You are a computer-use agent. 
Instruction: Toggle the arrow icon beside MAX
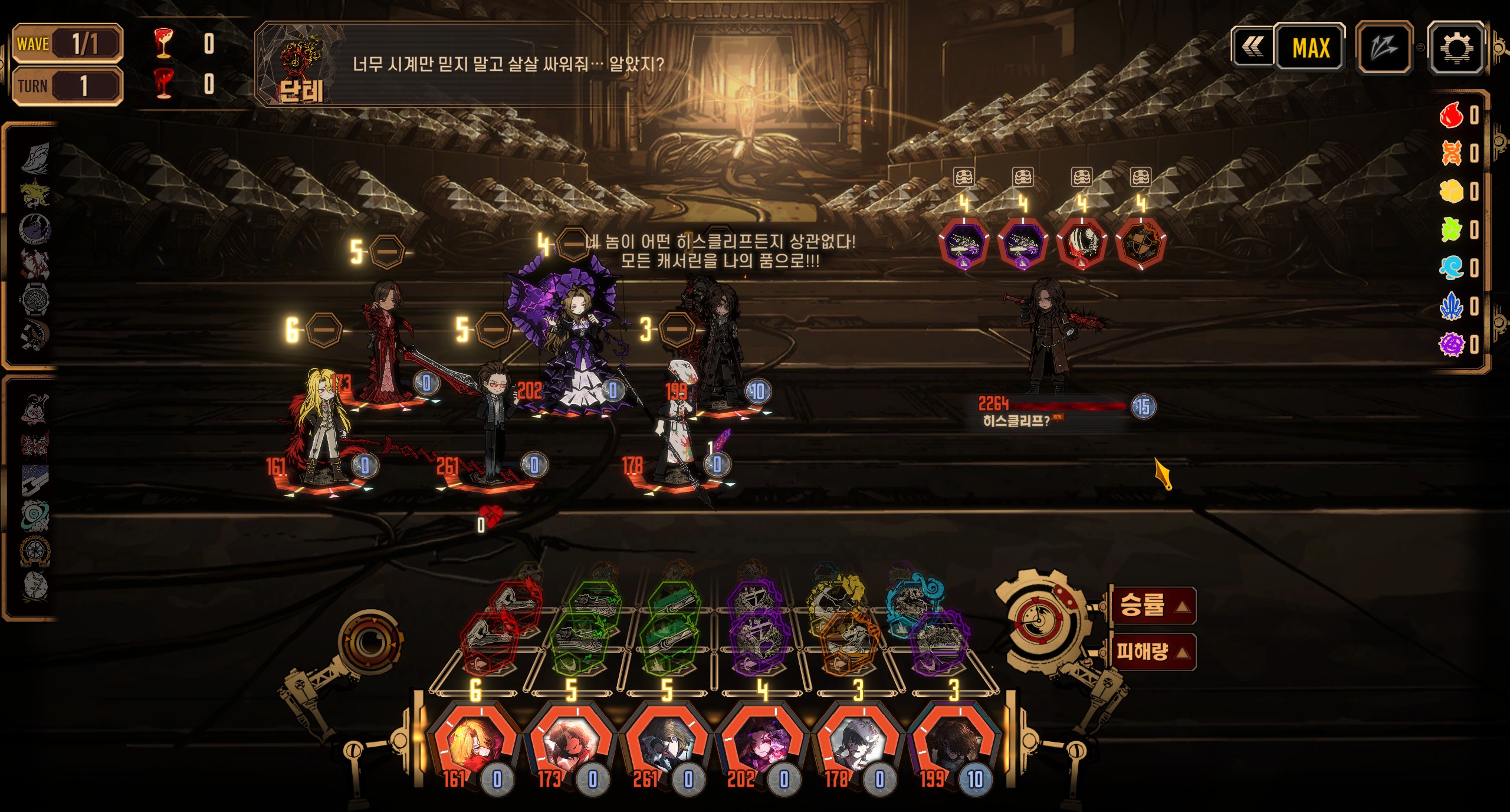coord(1384,47)
